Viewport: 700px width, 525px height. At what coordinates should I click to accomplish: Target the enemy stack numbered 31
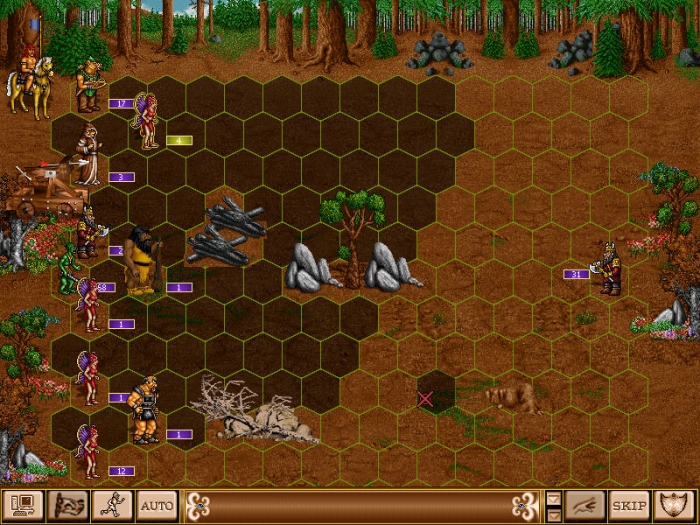[x=607, y=268]
